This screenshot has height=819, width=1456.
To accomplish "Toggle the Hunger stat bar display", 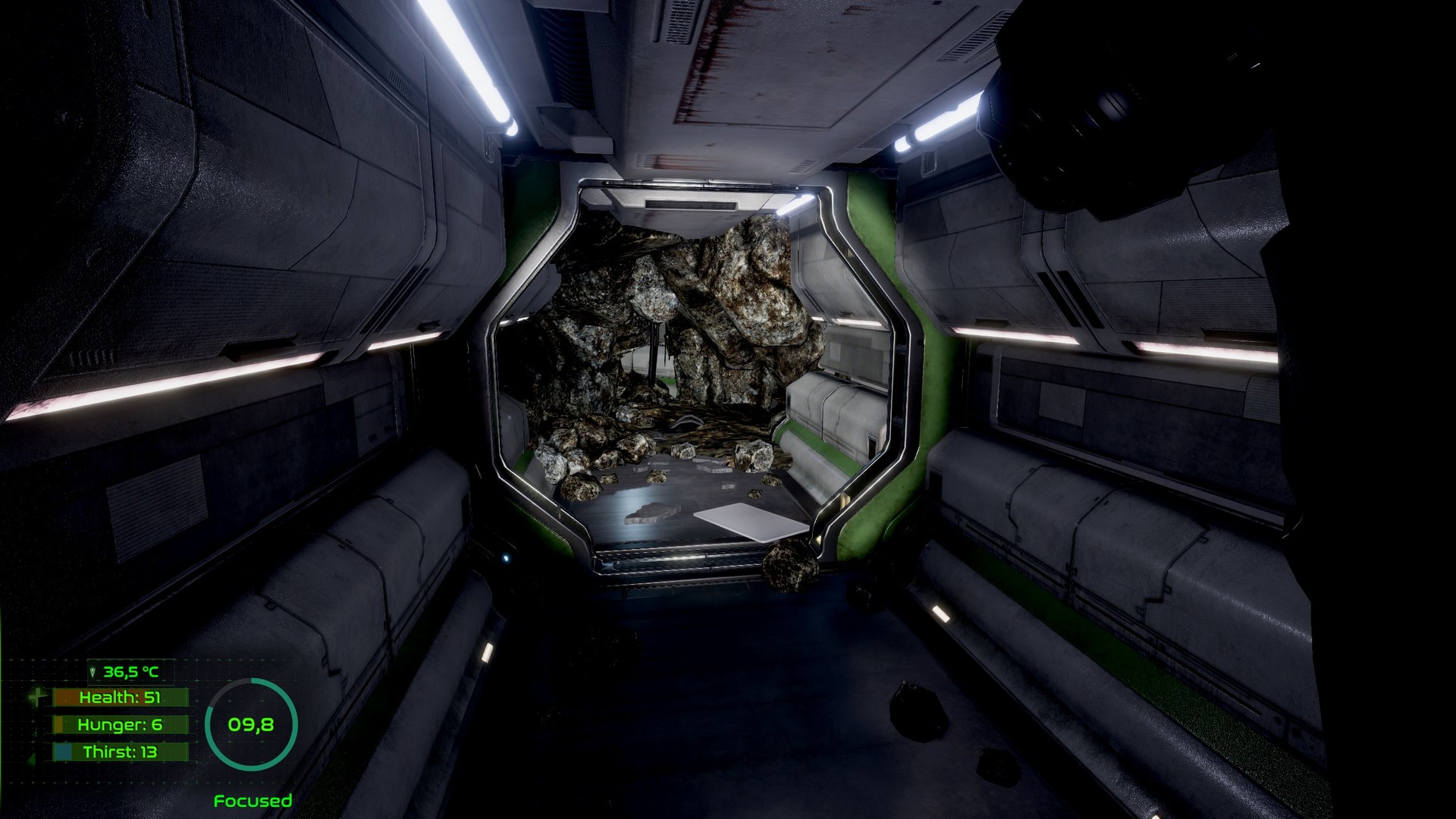I will click(x=121, y=724).
